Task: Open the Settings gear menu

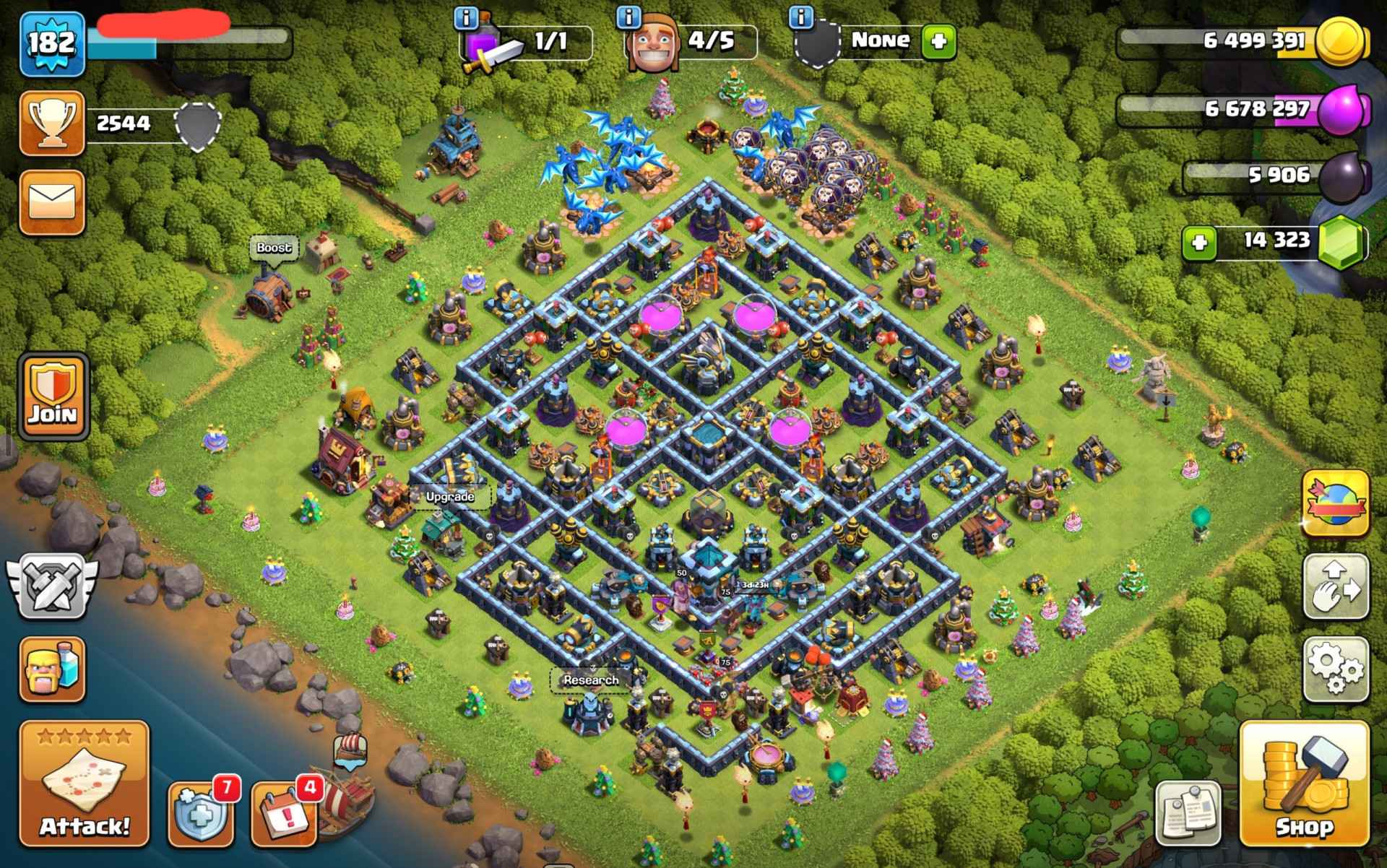Action: tap(1336, 669)
